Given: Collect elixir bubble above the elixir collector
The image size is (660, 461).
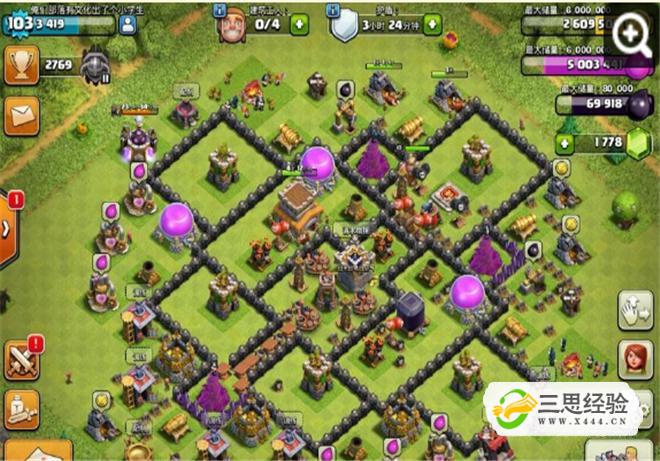Looking at the screenshot, I should (x=316, y=160).
